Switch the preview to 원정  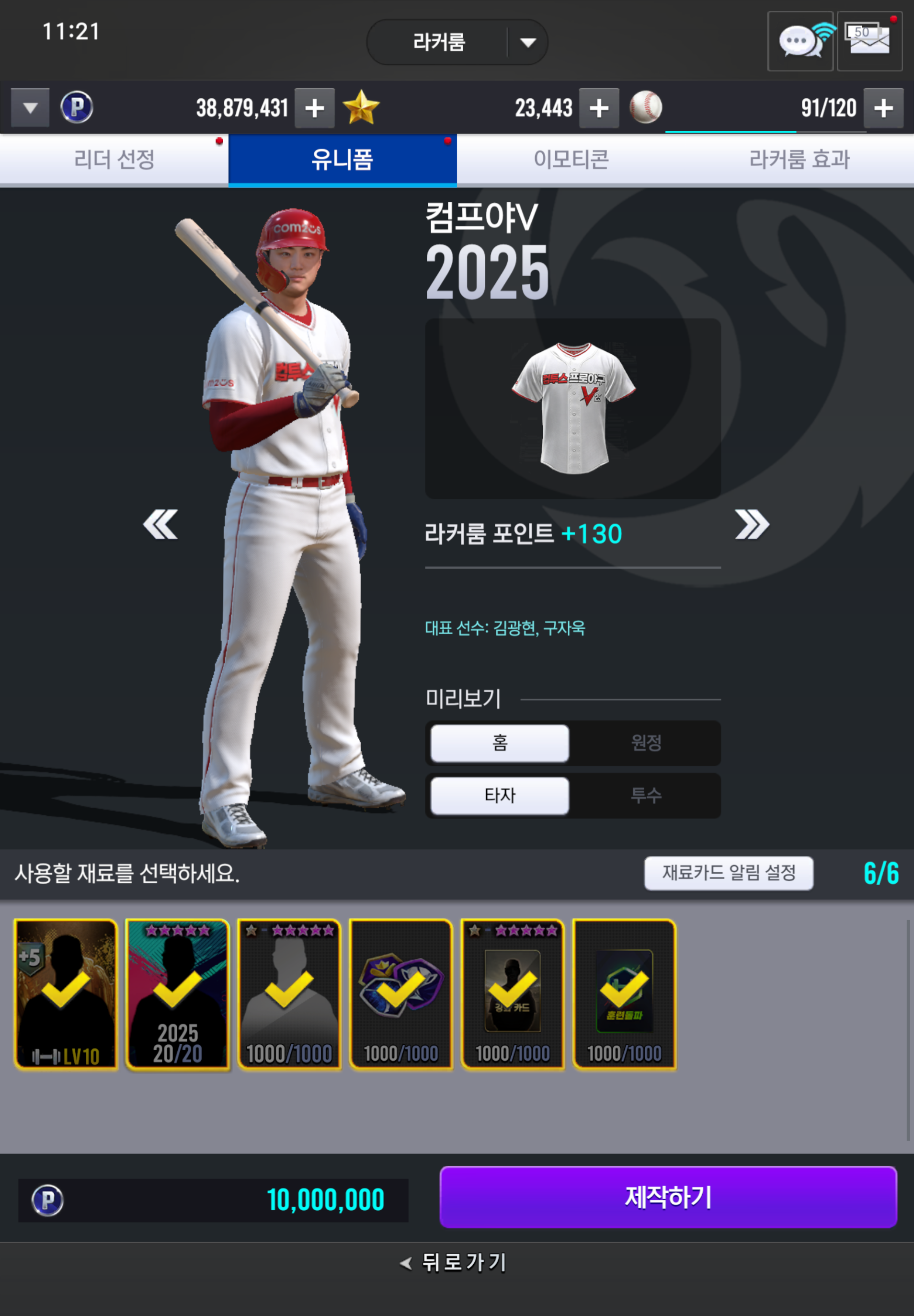(646, 743)
